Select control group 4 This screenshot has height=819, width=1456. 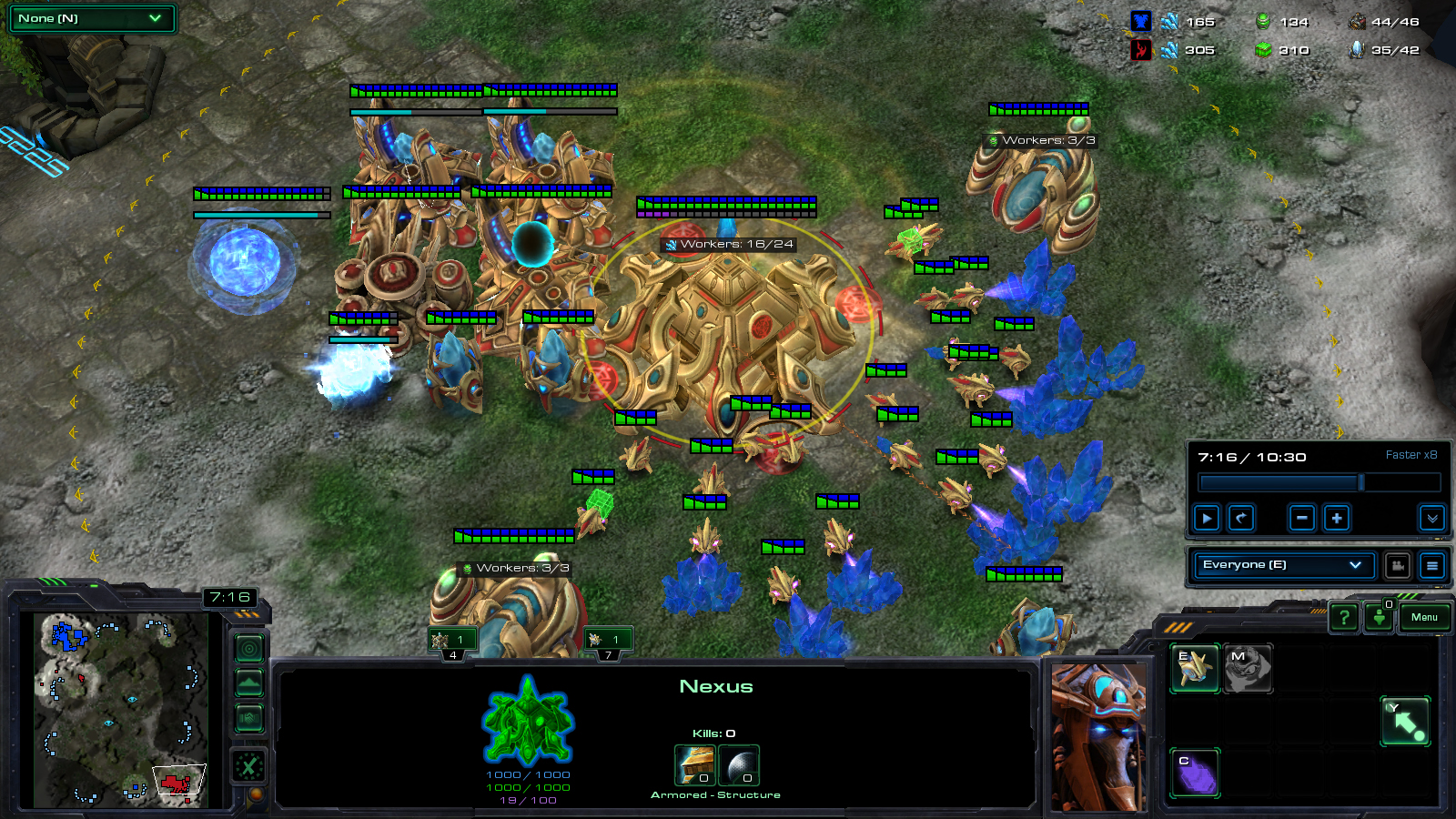coord(453,643)
